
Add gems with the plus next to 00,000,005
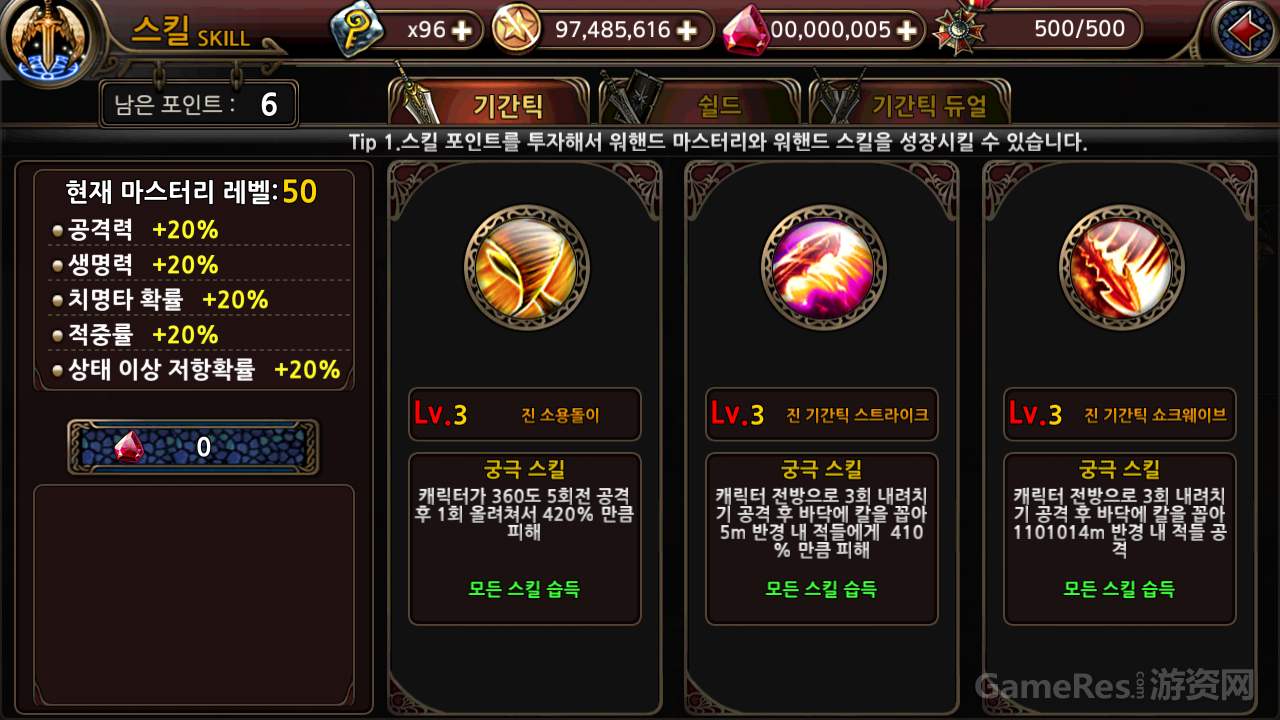(906, 30)
